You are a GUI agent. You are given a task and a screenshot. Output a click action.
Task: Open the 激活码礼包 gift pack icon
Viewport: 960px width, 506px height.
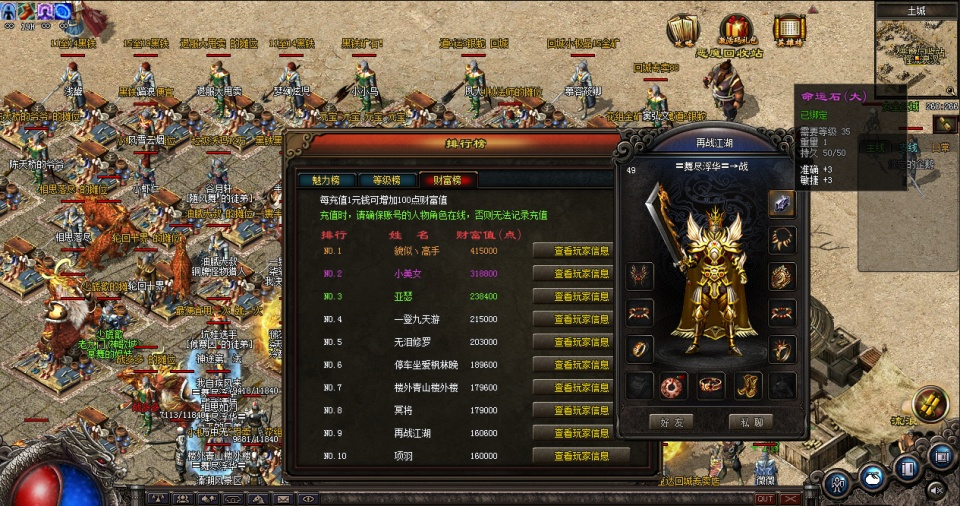[737, 31]
